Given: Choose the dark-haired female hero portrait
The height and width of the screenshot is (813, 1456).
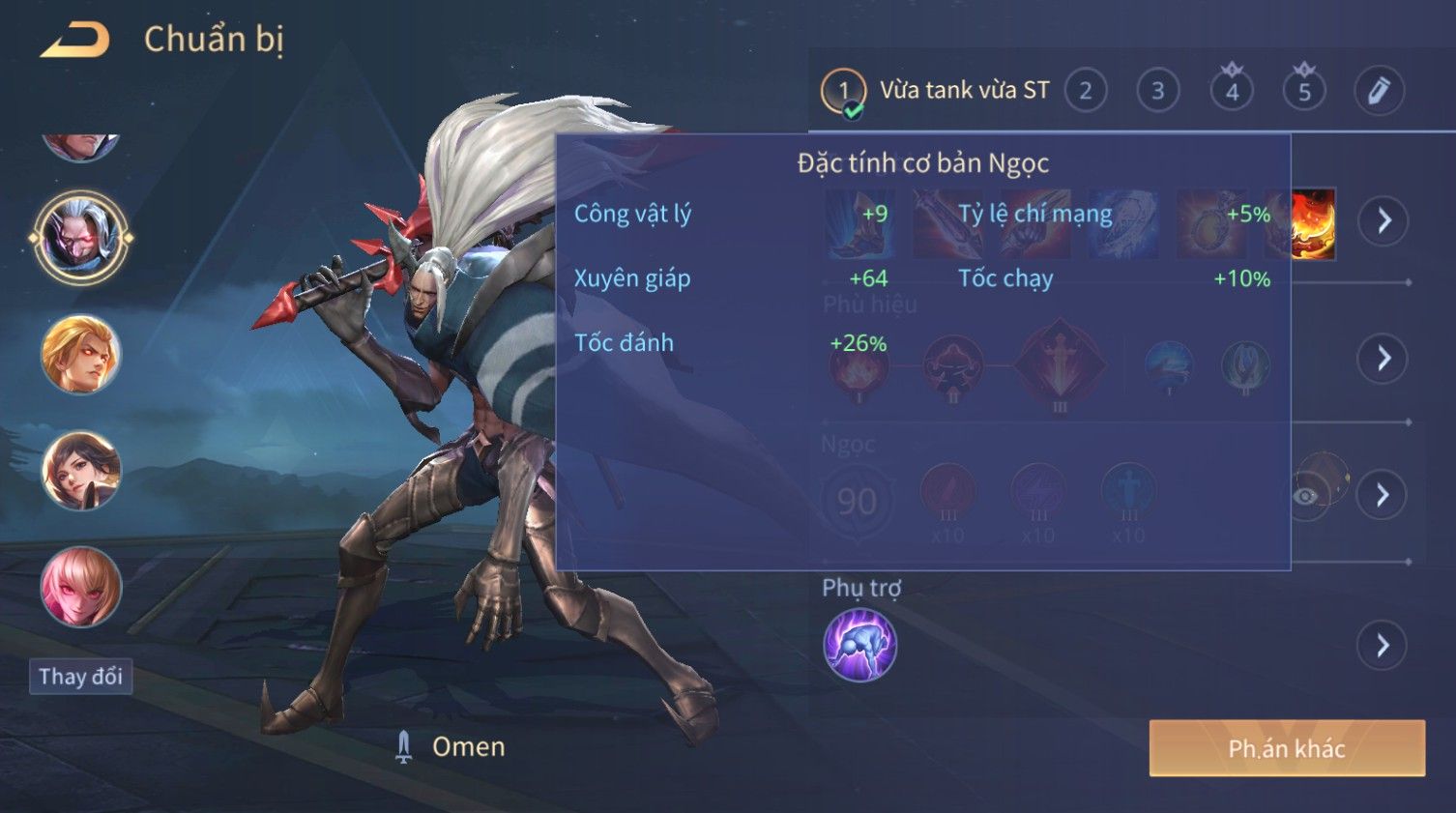Looking at the screenshot, I should [x=81, y=471].
